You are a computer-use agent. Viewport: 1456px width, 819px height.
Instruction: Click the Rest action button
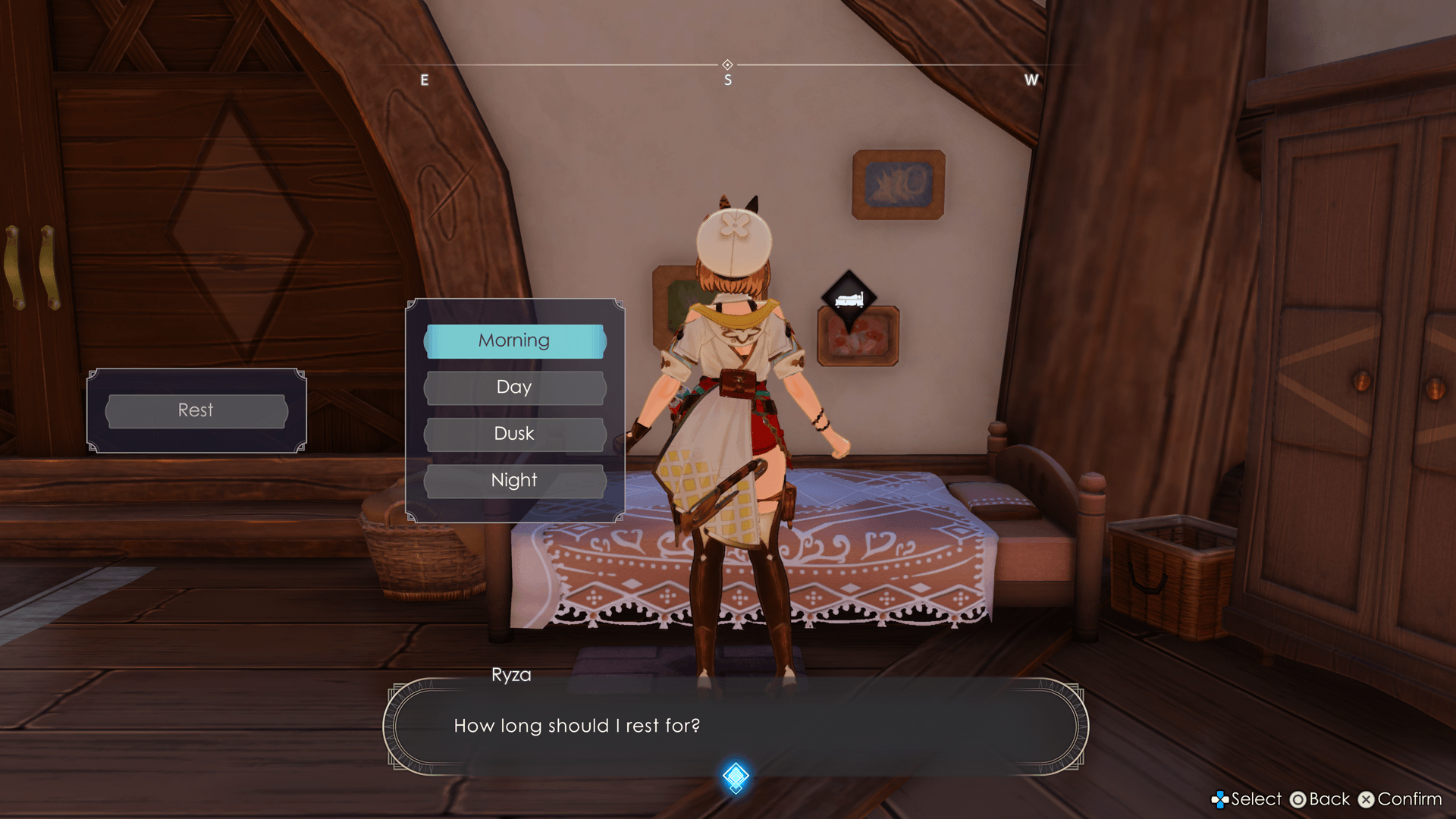[x=196, y=410]
